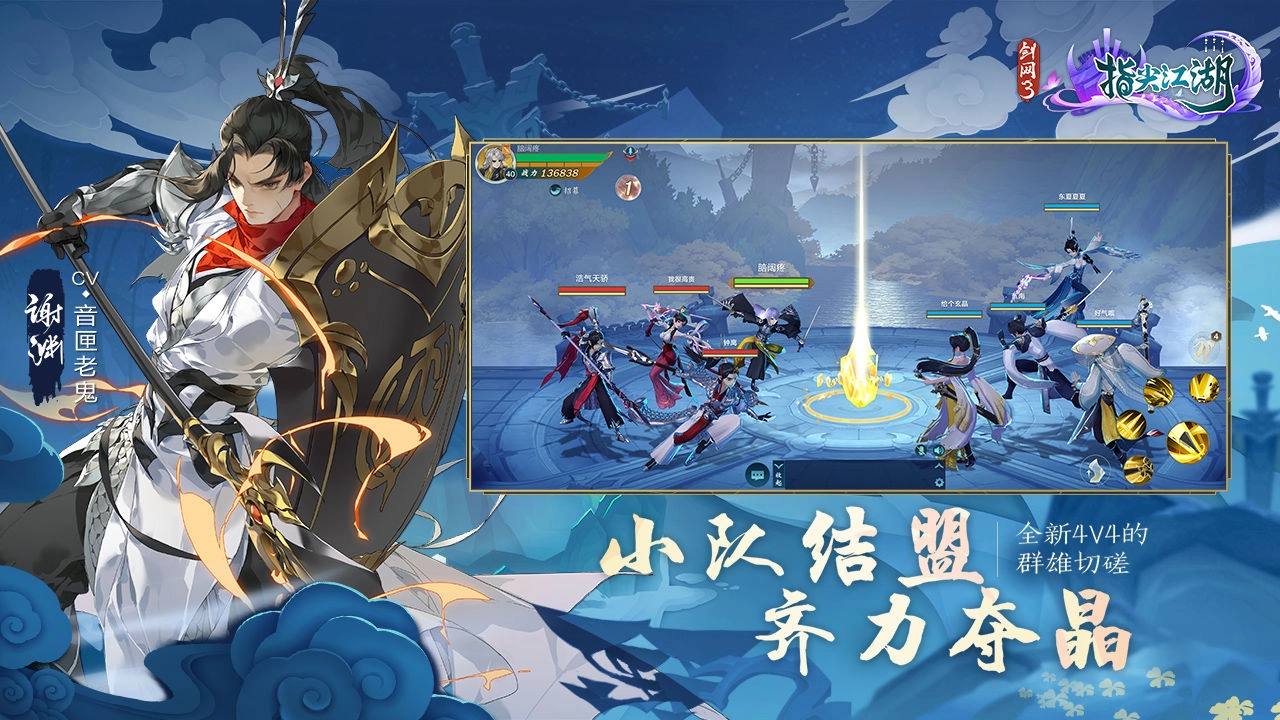Open battle settings via the gear icon
This screenshot has height=720, width=1280.
coord(939,482)
